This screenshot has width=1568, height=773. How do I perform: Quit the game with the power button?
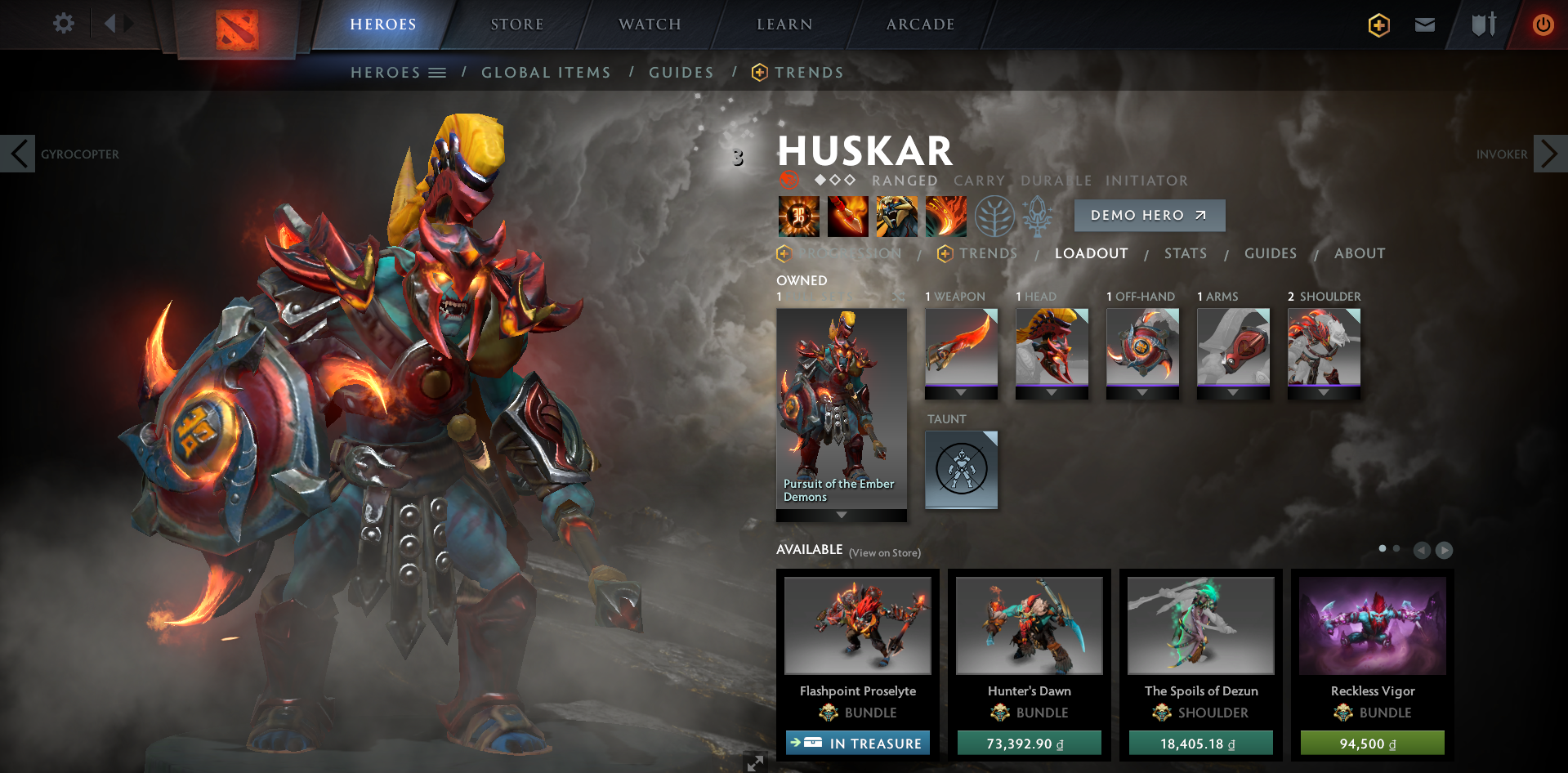(1543, 25)
